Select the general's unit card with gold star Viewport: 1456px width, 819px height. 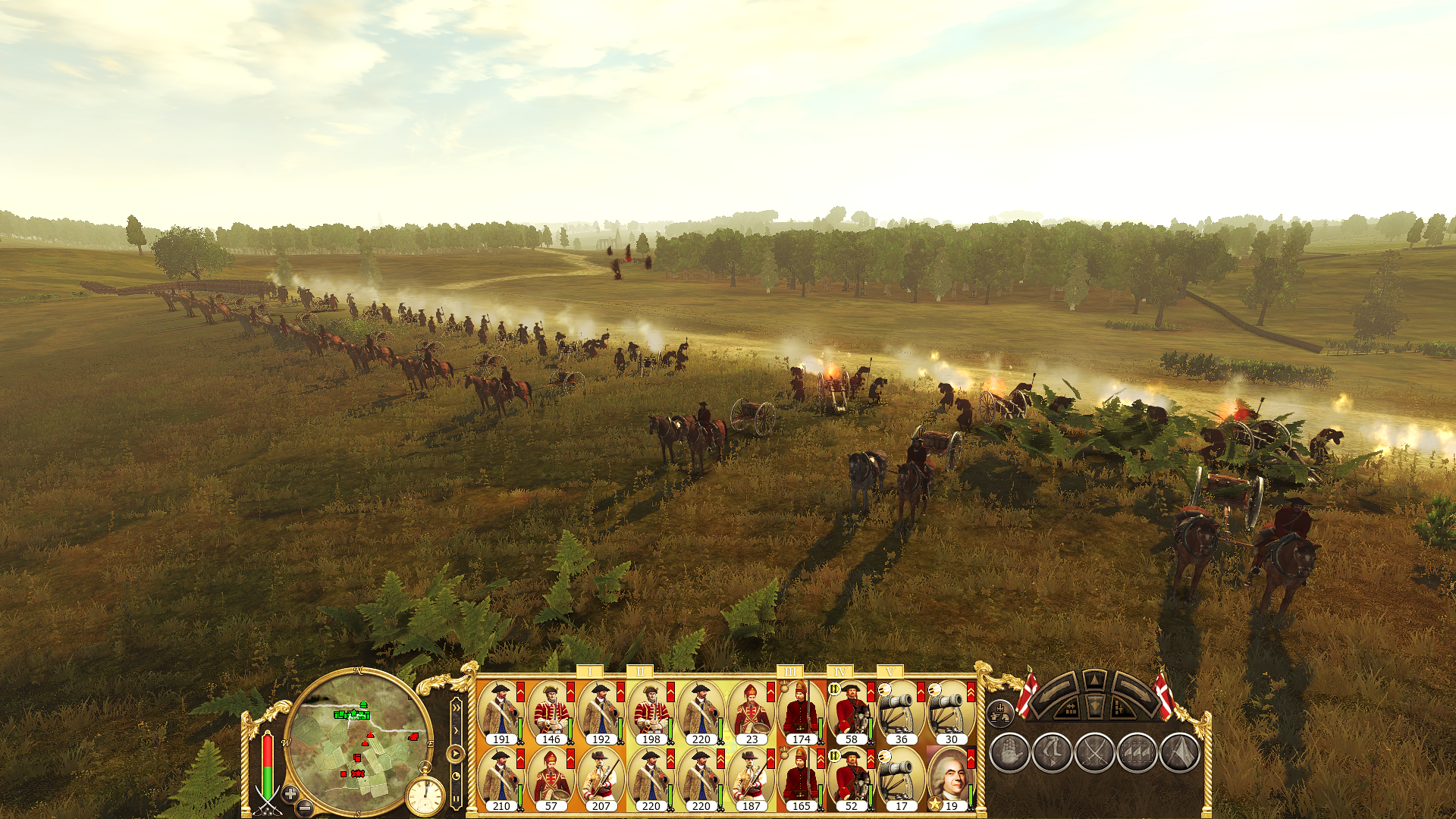point(950,779)
